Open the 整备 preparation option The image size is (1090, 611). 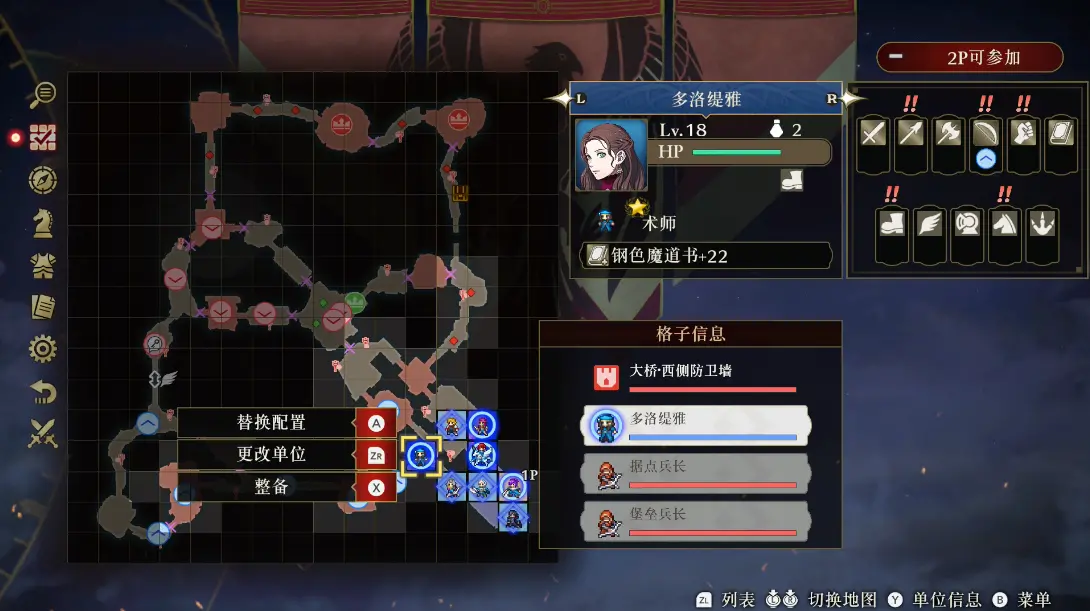pos(271,487)
